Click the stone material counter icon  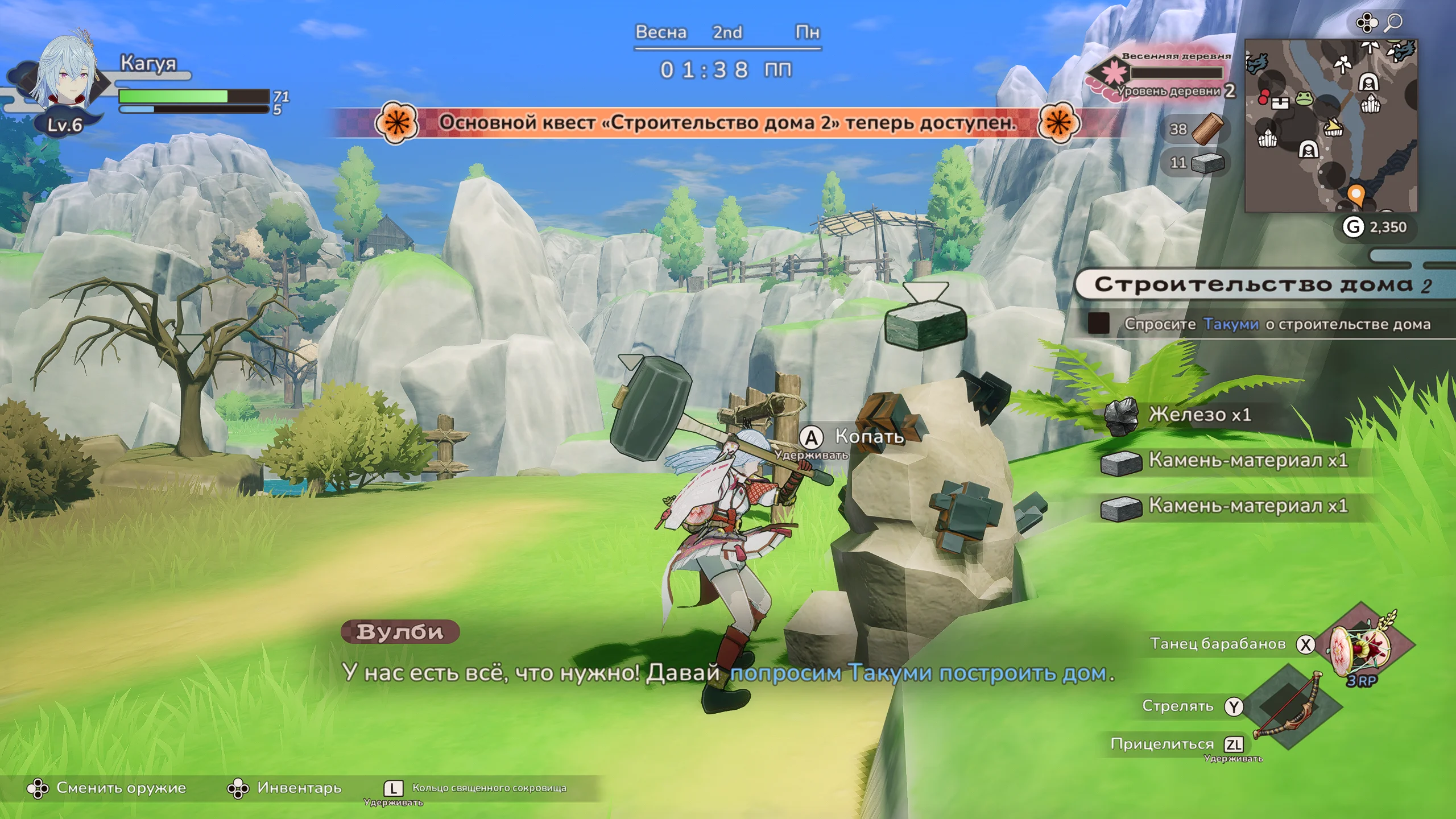point(1207,163)
